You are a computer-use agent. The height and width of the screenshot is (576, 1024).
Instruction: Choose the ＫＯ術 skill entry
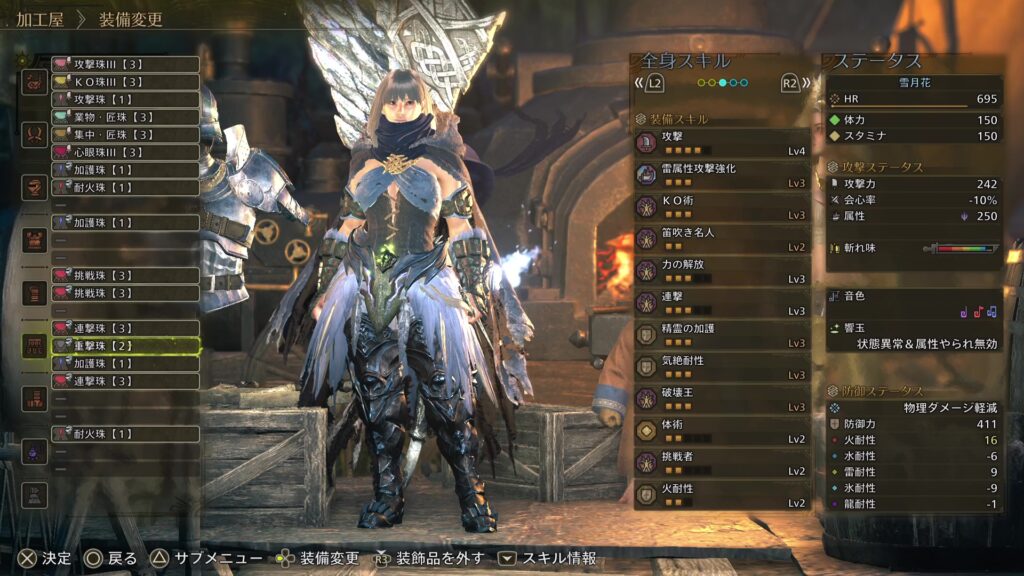pyautogui.click(x=722, y=207)
